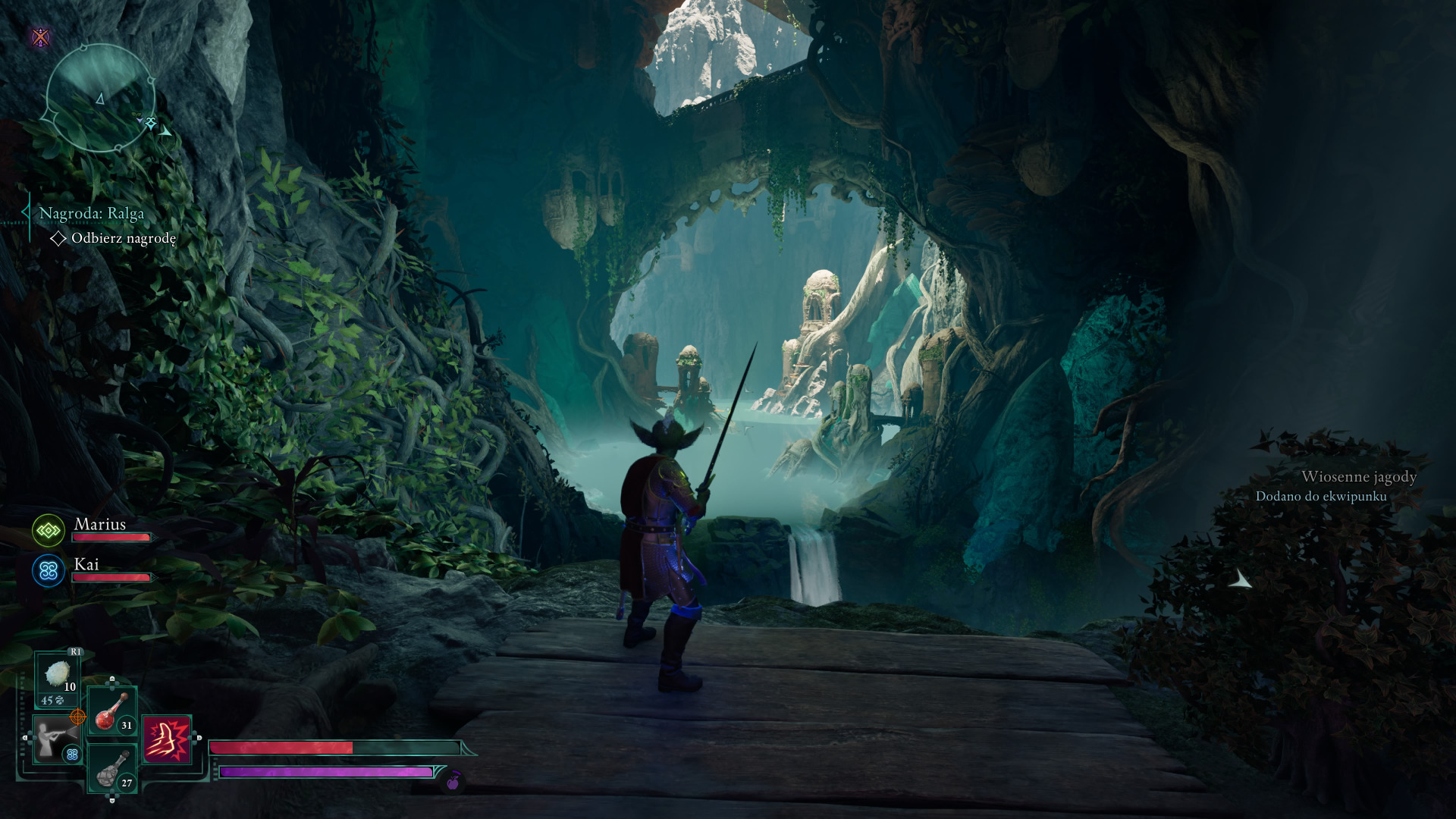Open the Nagroda: Ralga quest tracker
The image size is (1456, 819).
click(92, 214)
